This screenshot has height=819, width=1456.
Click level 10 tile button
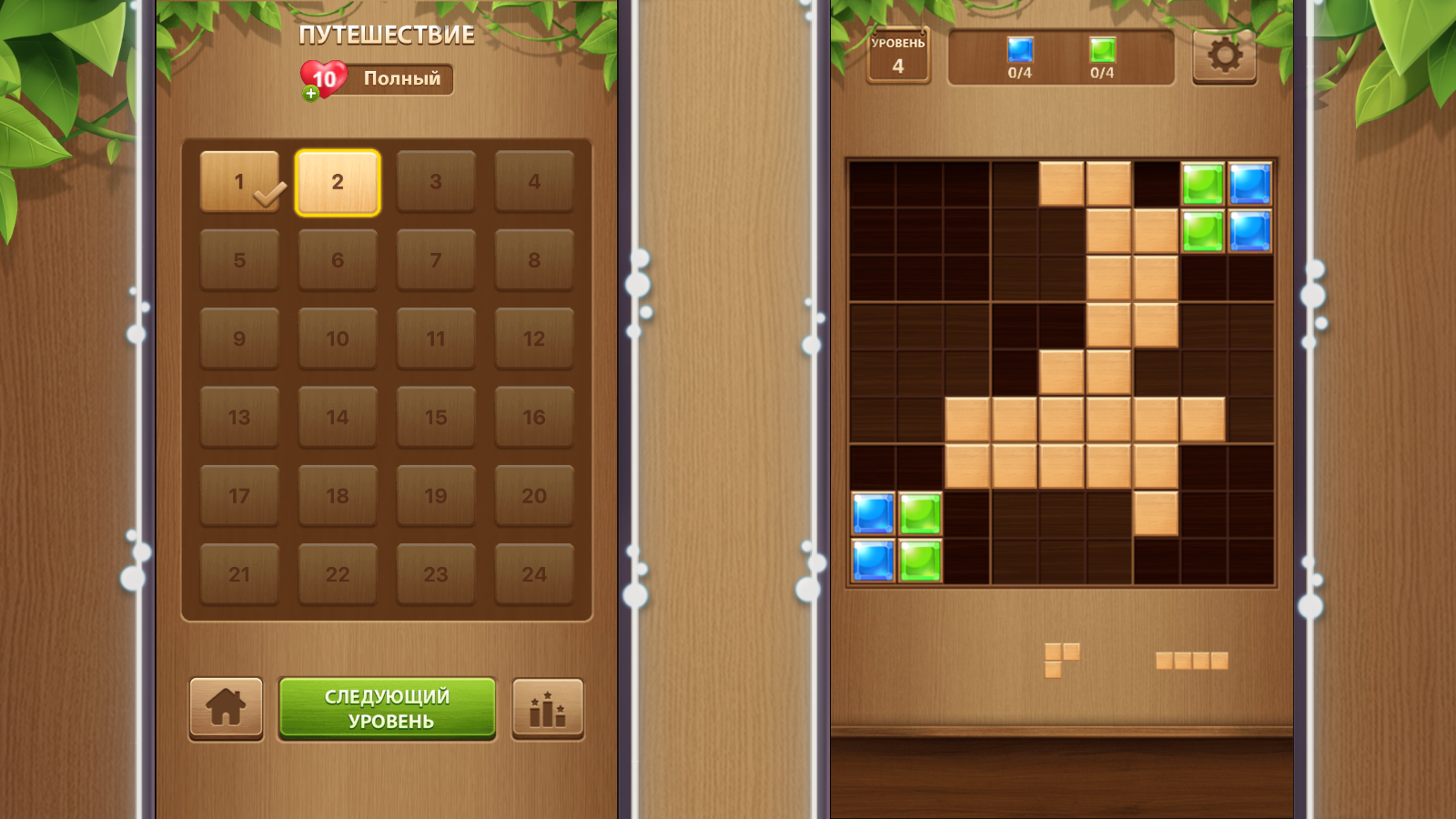click(x=338, y=339)
